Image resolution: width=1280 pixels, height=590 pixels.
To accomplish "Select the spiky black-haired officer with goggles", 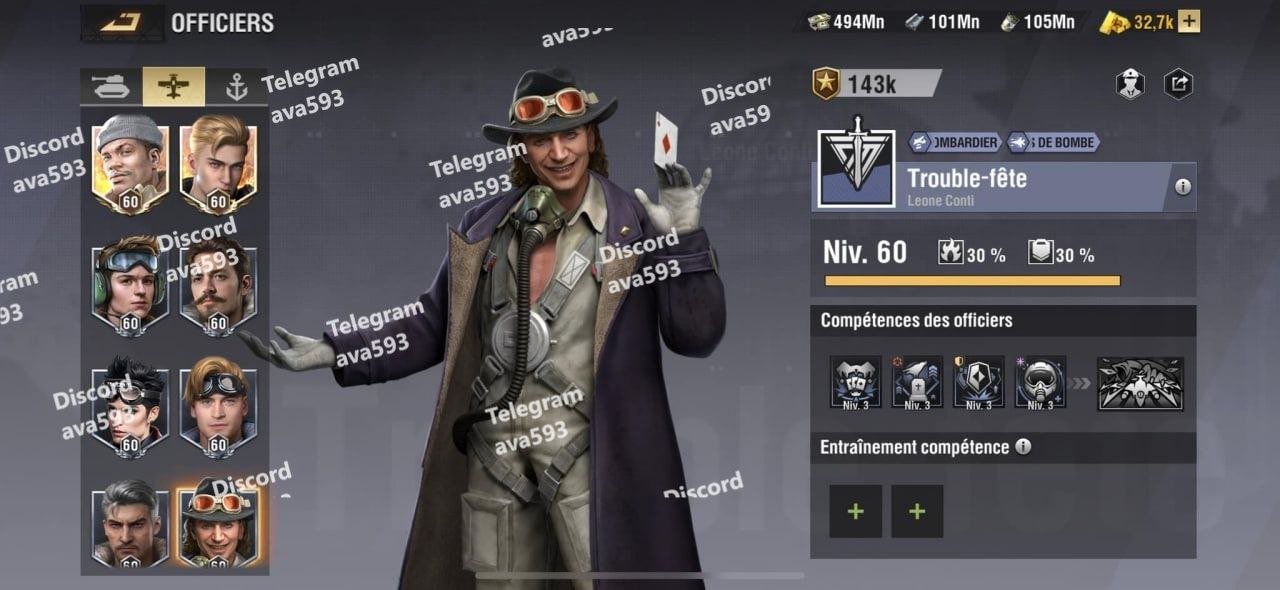I will (x=130, y=405).
